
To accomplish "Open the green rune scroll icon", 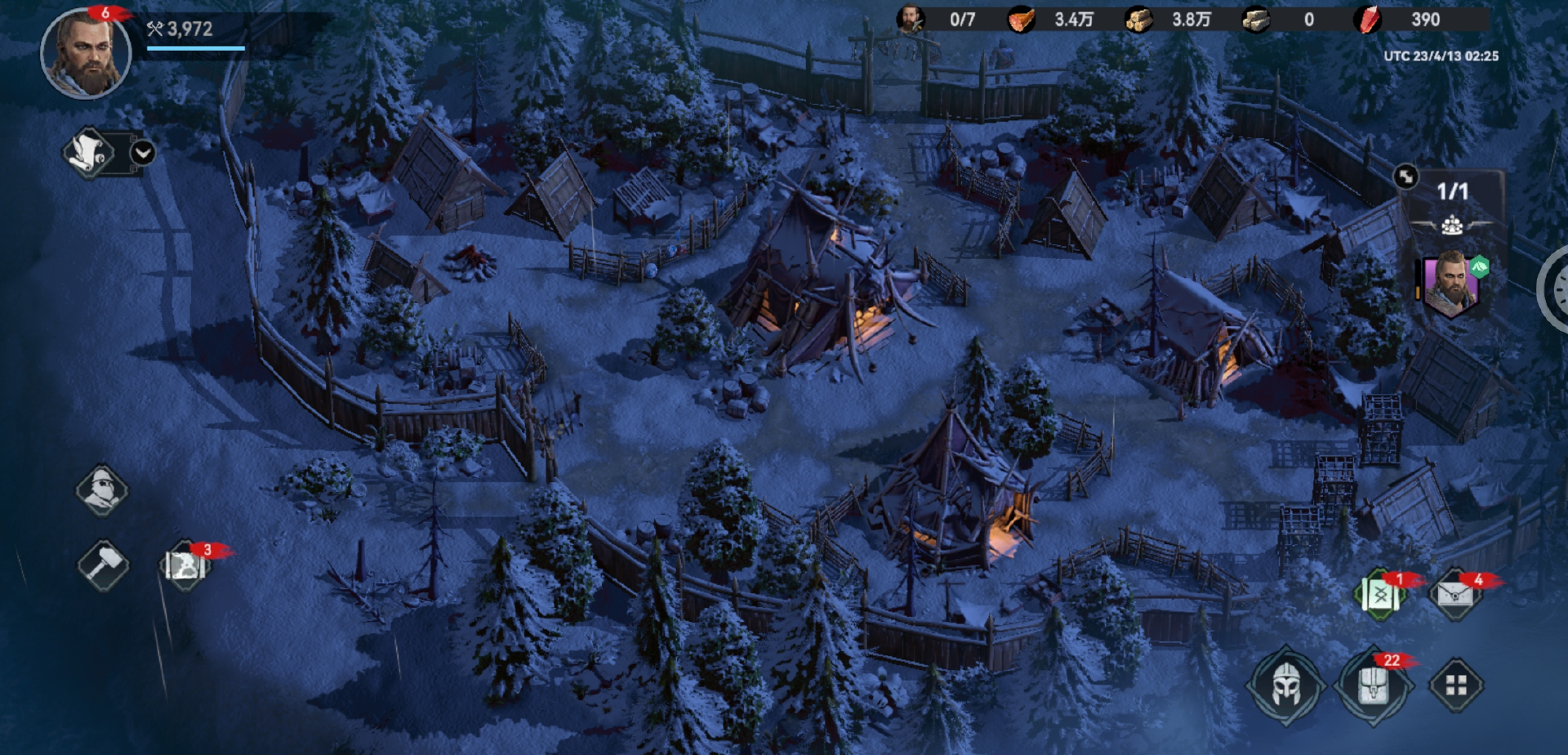I will (x=1380, y=595).
